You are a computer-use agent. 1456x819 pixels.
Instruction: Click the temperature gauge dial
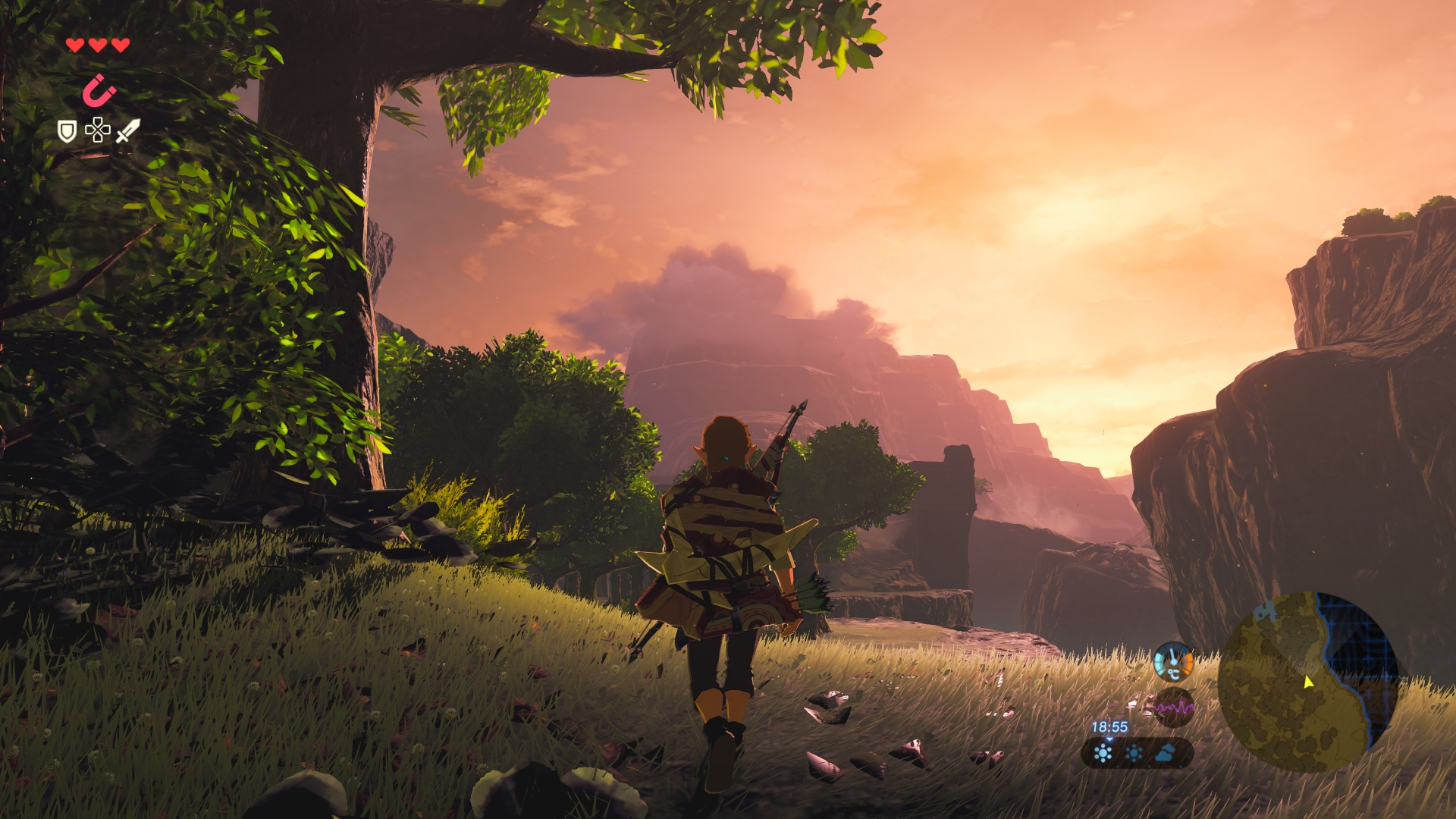point(1173,662)
